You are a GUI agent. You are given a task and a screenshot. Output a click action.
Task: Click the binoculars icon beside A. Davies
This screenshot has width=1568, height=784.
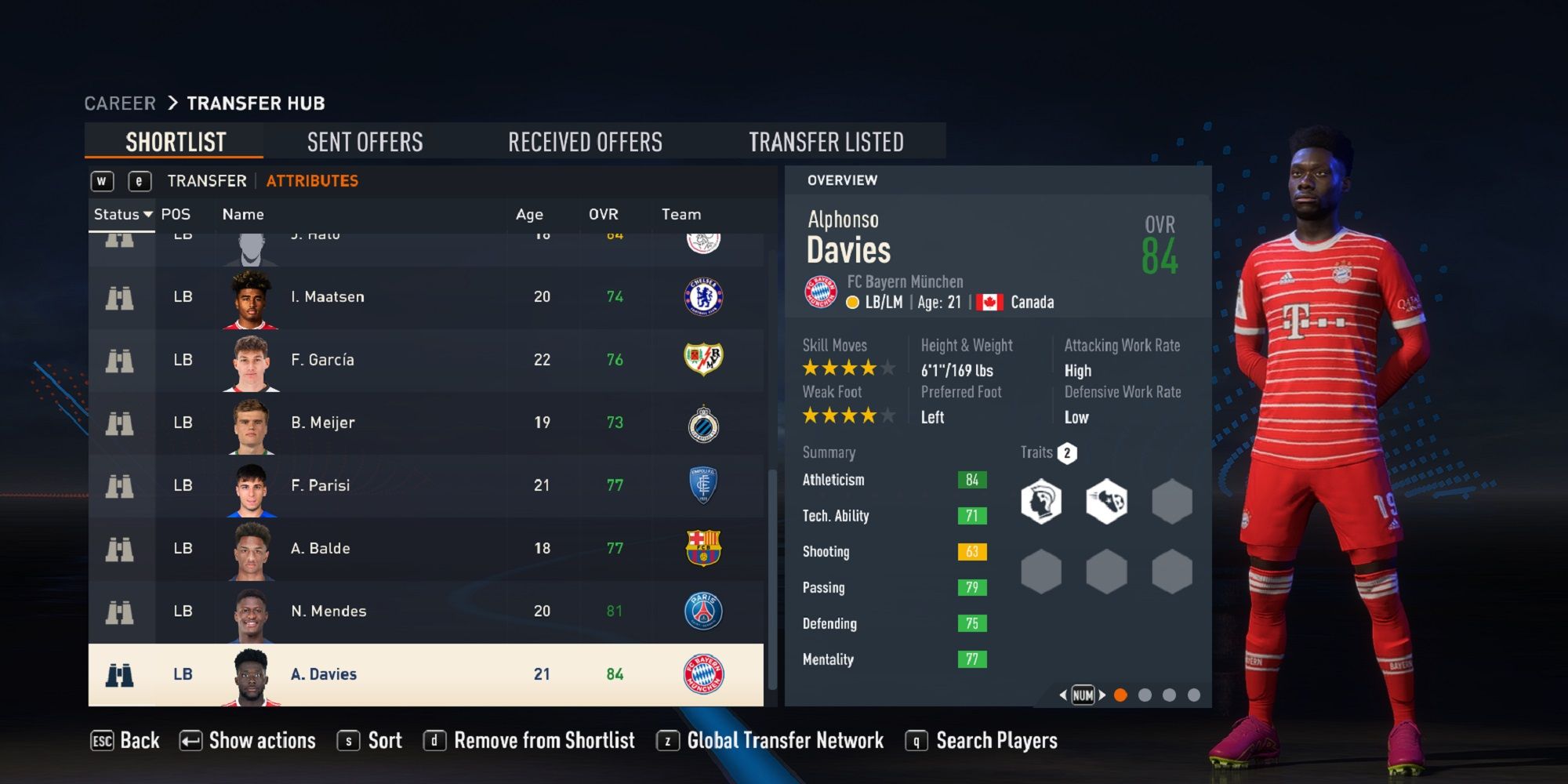click(119, 674)
